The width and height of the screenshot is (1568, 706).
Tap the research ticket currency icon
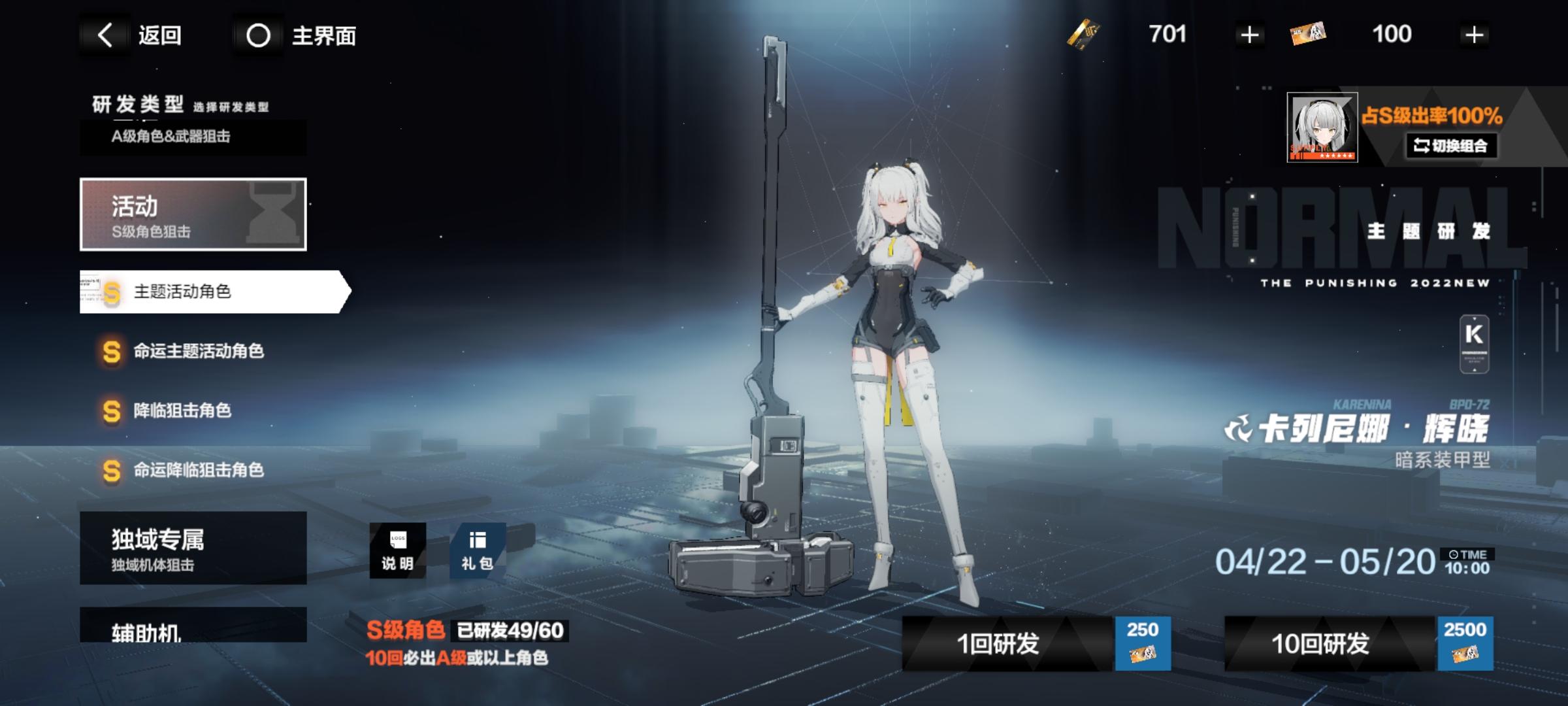[1307, 35]
